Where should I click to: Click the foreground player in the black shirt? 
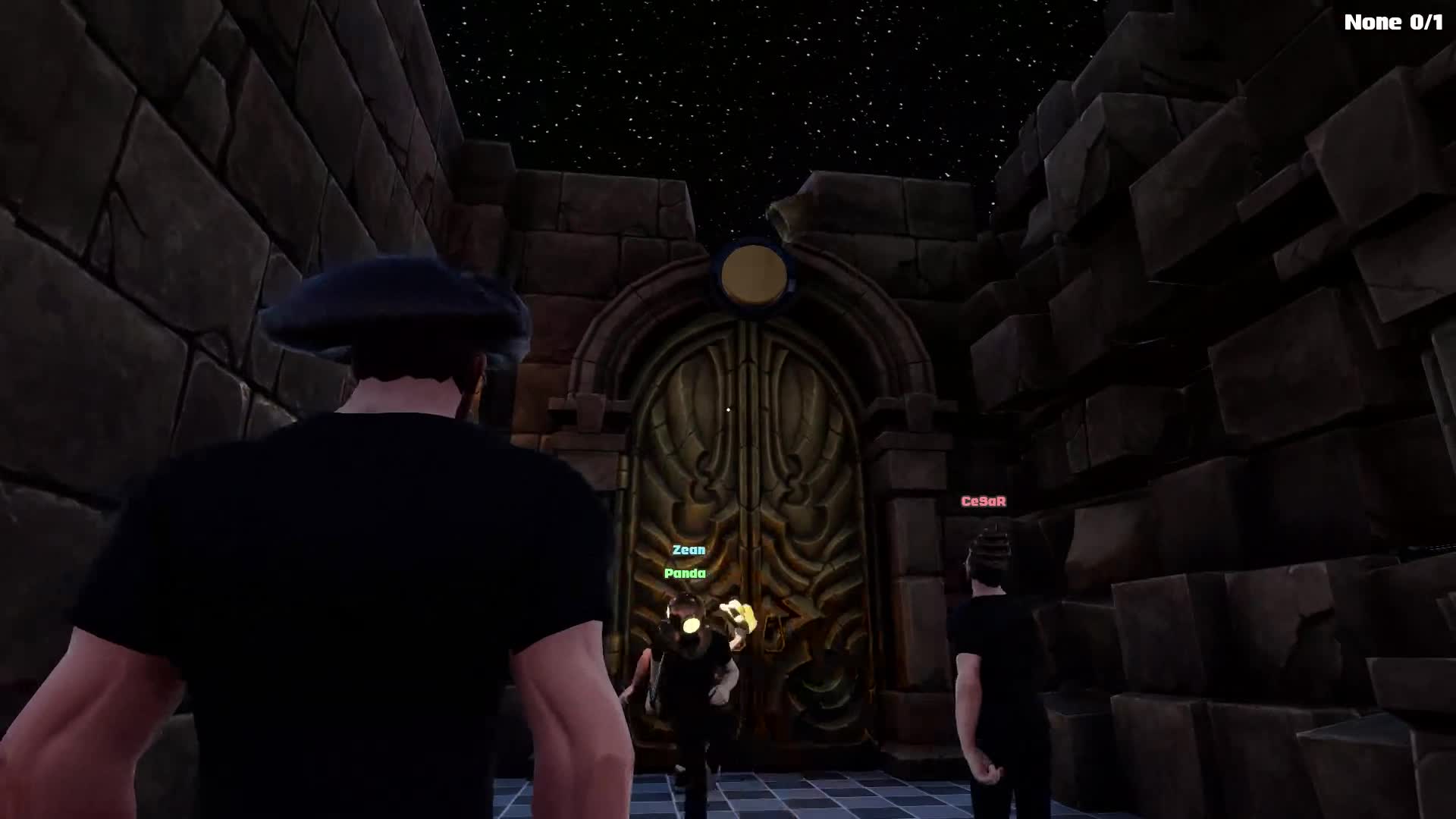point(341,569)
